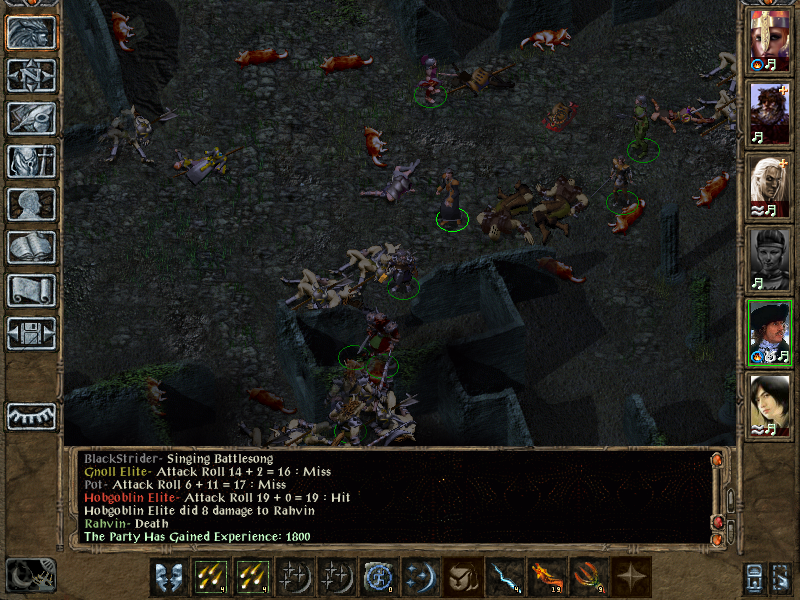Open the area map via compass button
Image resolution: width=800 pixels, height=600 pixels.
(31, 76)
